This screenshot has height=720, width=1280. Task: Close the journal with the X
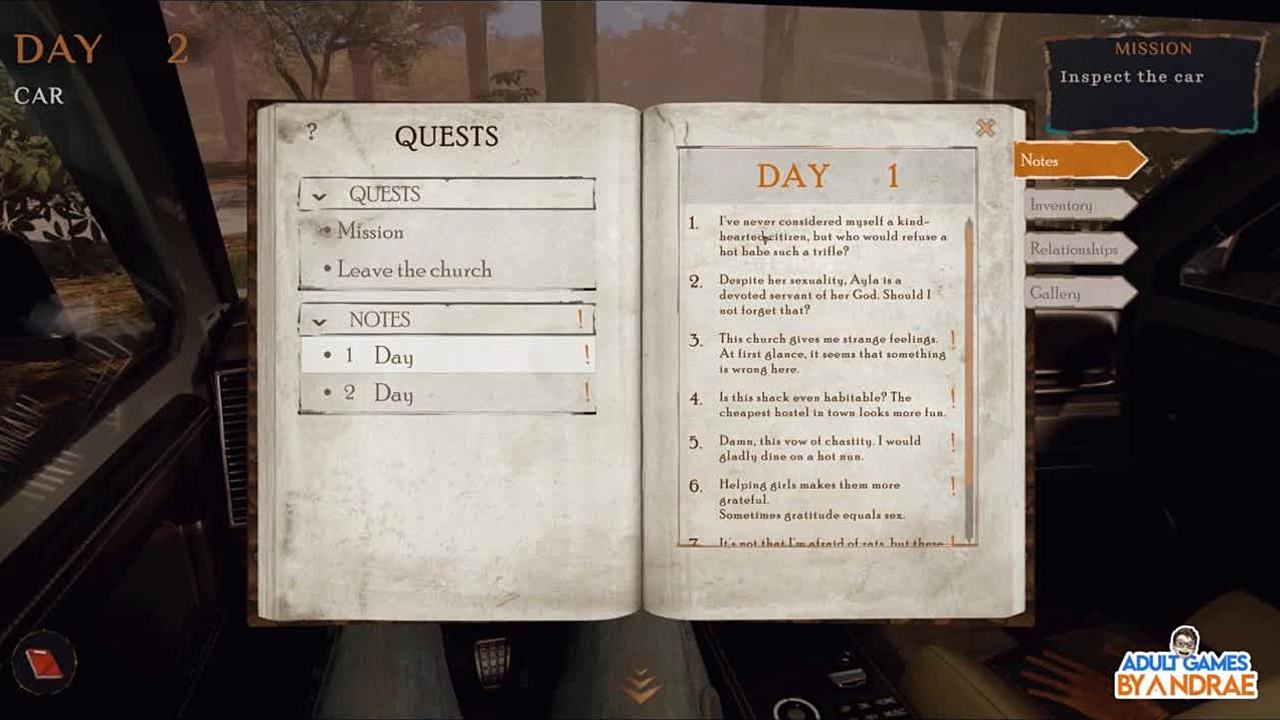(985, 128)
